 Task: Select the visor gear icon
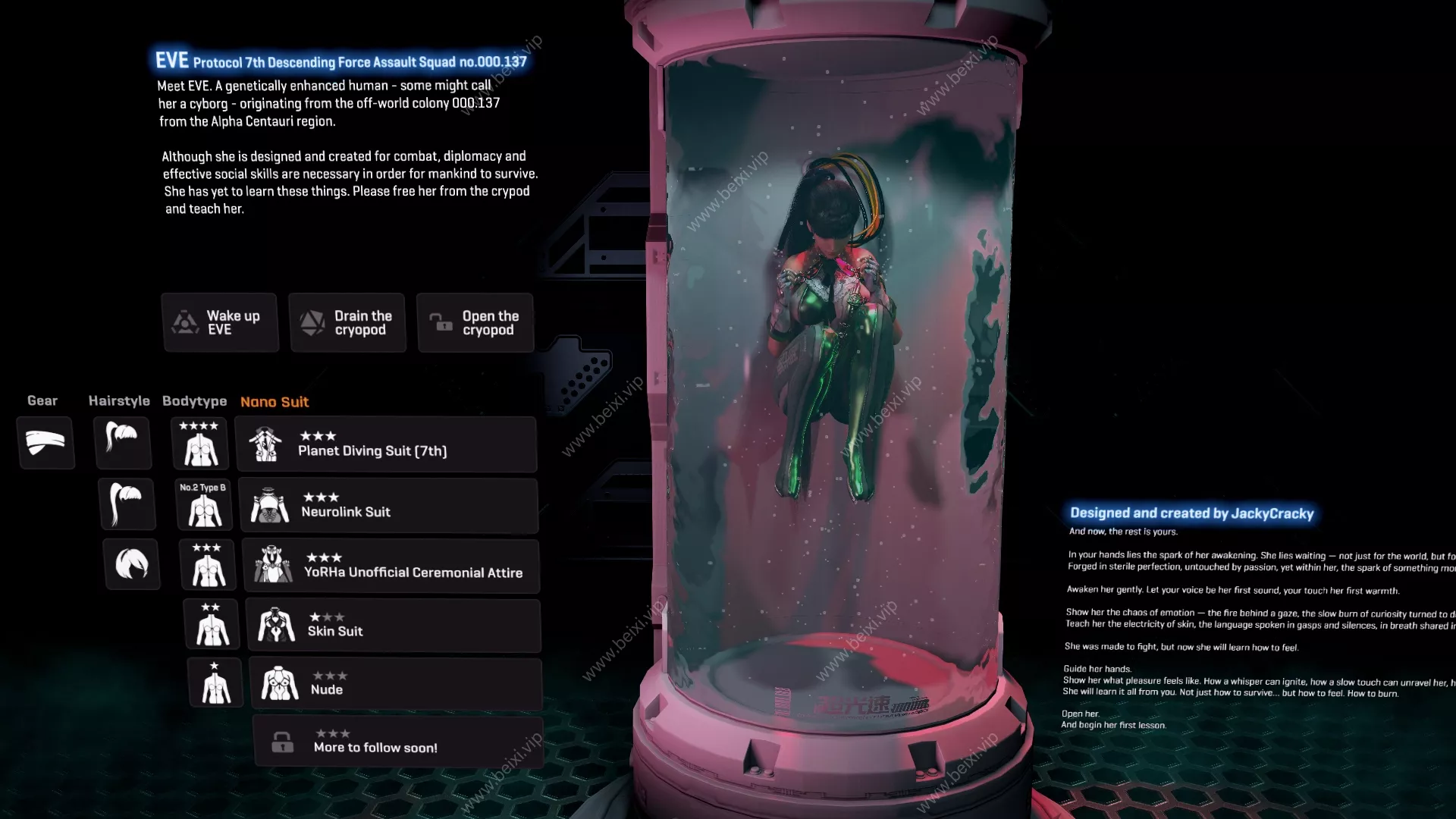45,442
